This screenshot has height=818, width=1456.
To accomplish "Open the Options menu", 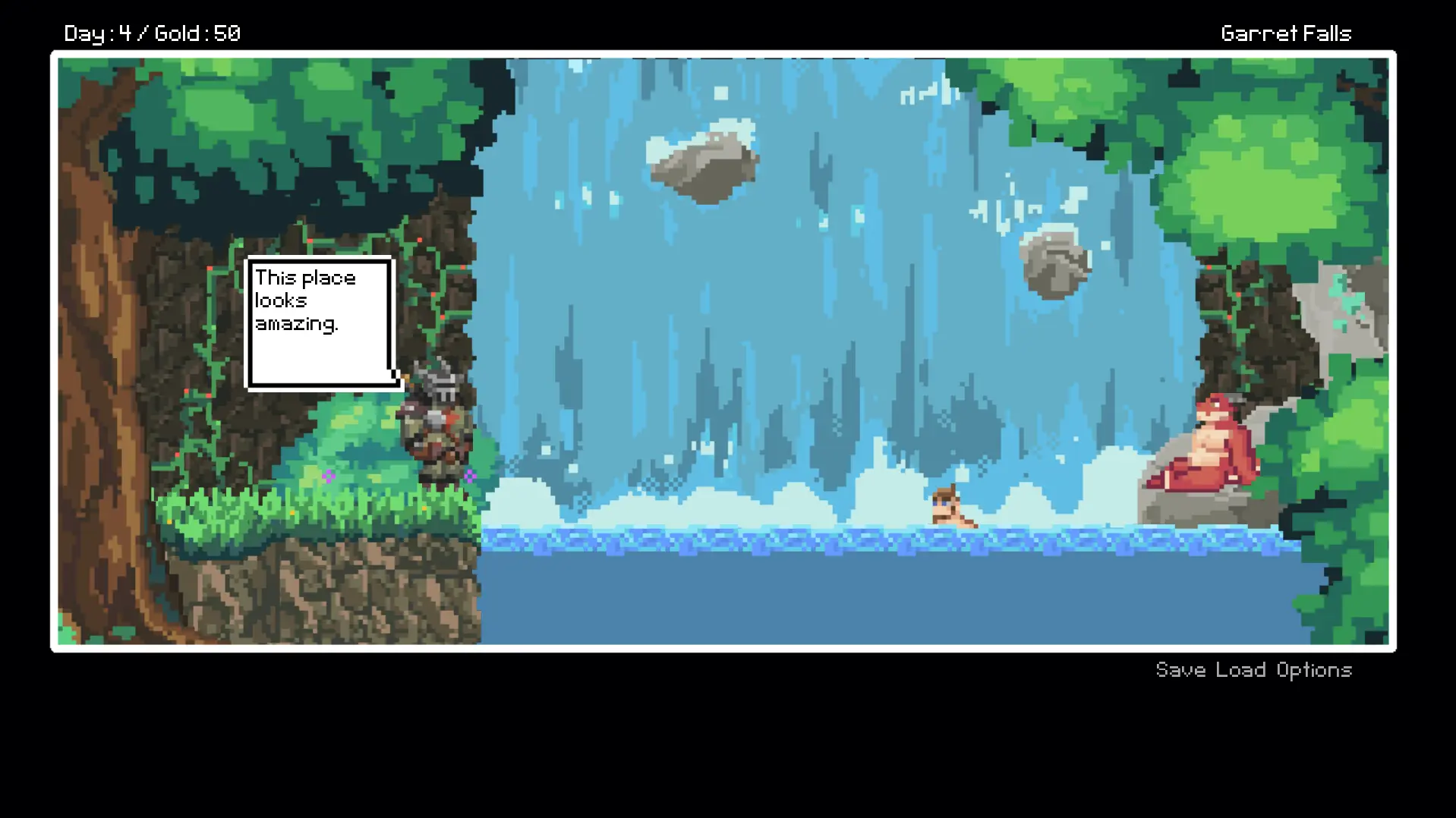I will click(x=1314, y=670).
